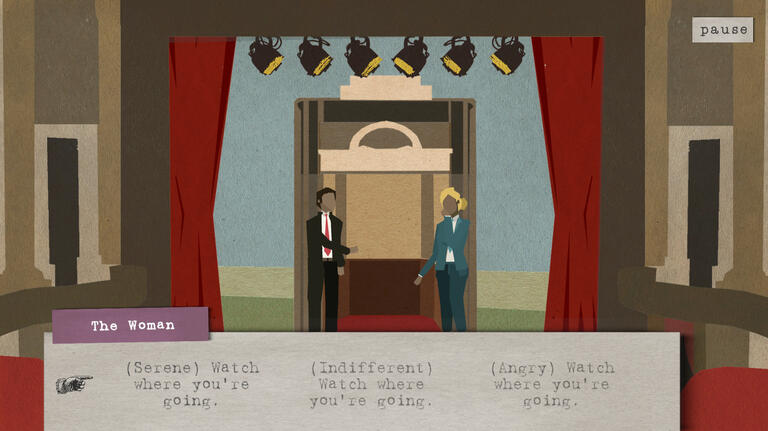Select the (Indifferent) dialogue reply
Image resolution: width=768 pixels, height=431 pixels.
tap(371, 384)
